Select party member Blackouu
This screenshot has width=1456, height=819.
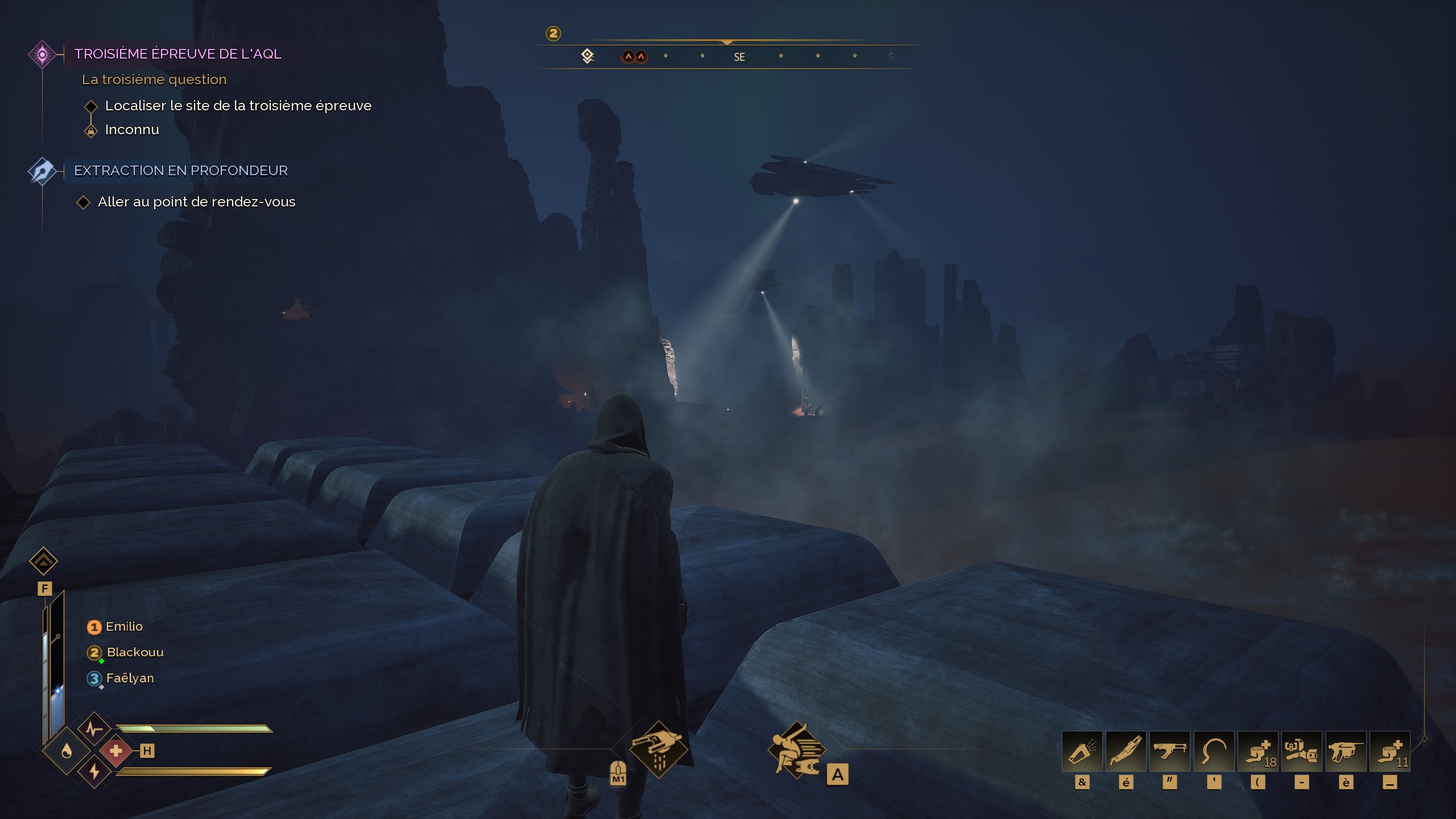(134, 652)
